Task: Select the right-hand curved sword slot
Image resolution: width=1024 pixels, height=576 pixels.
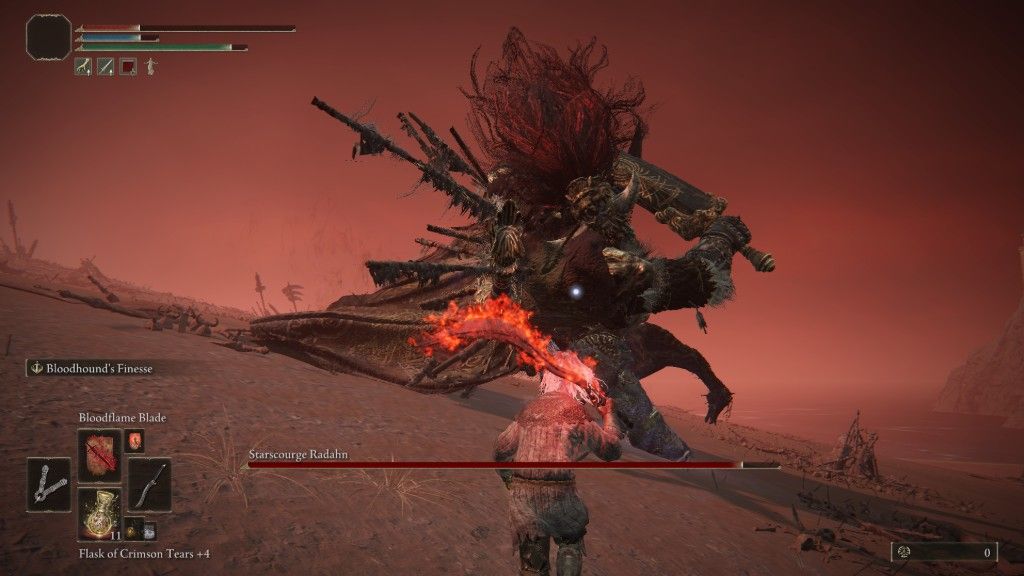Action: 149,485
